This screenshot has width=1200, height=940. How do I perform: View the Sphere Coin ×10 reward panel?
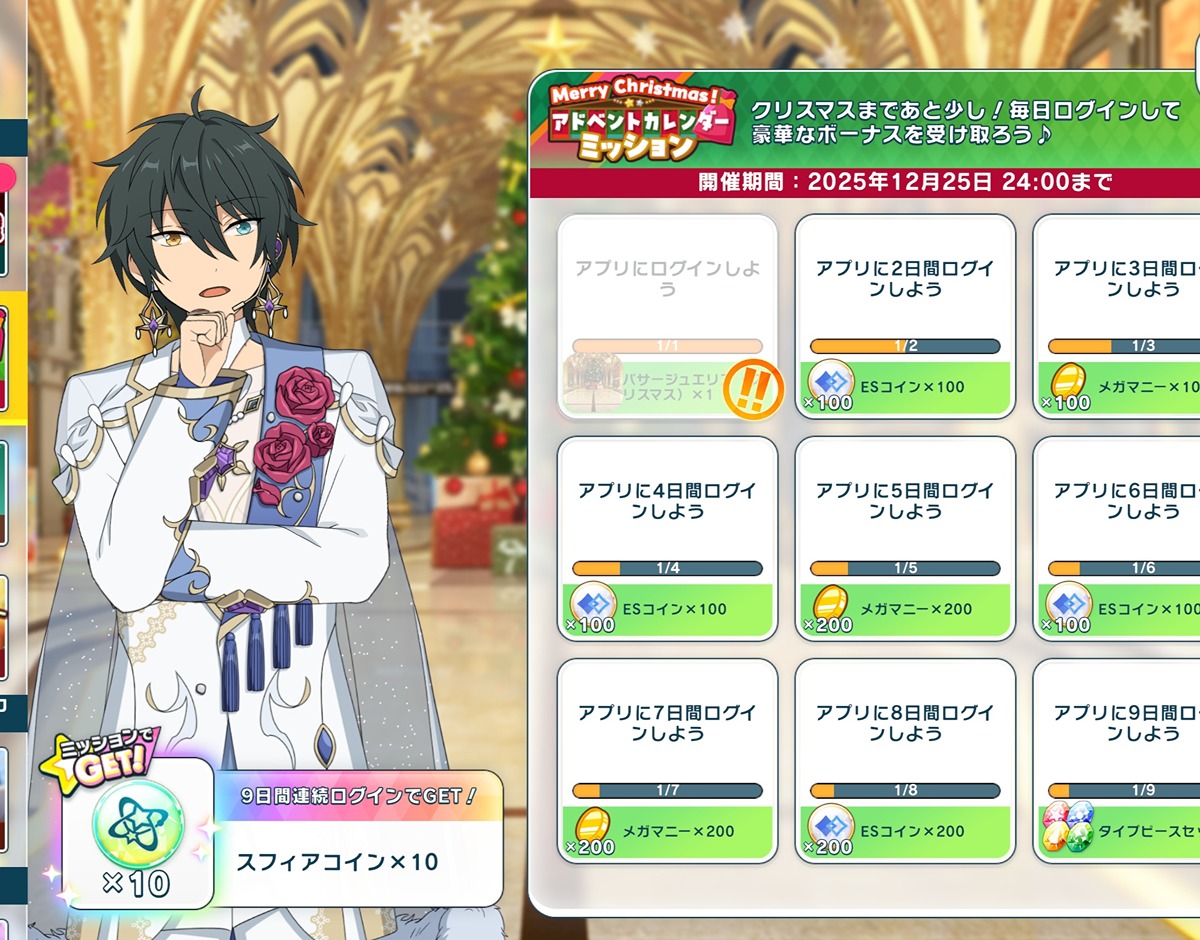point(356,838)
